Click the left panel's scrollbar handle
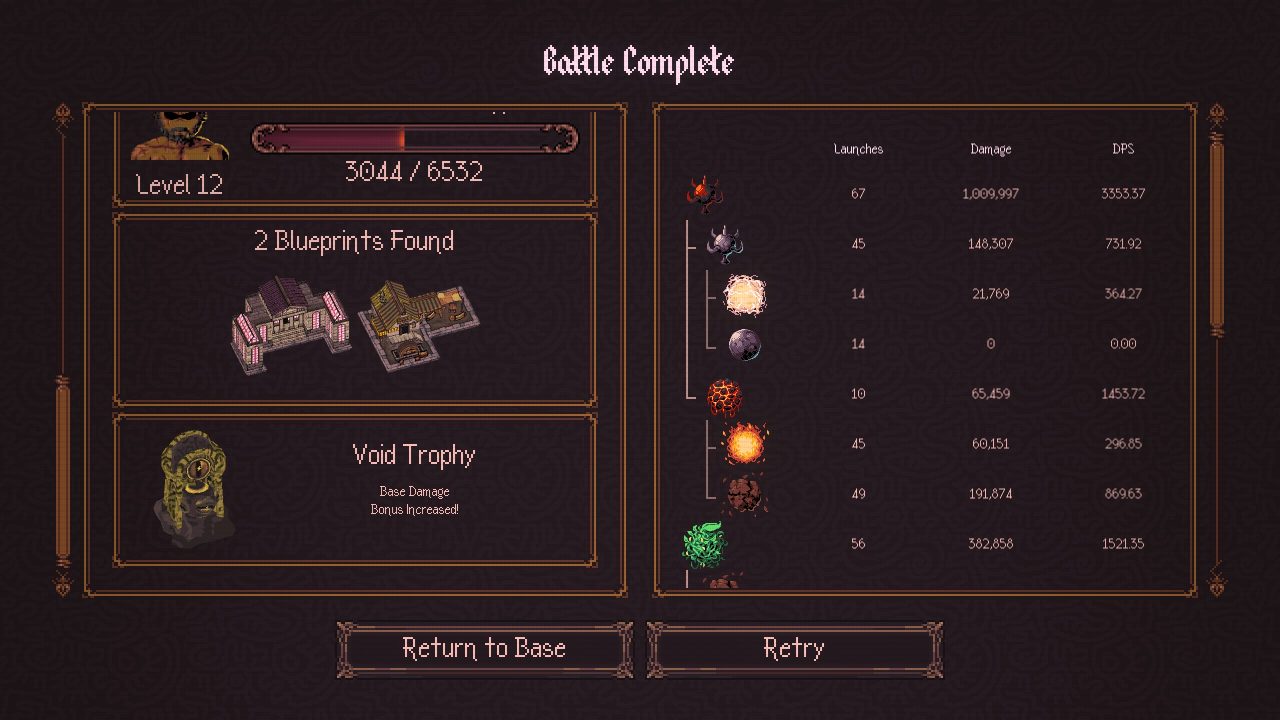This screenshot has width=1280, height=720. coord(63,470)
